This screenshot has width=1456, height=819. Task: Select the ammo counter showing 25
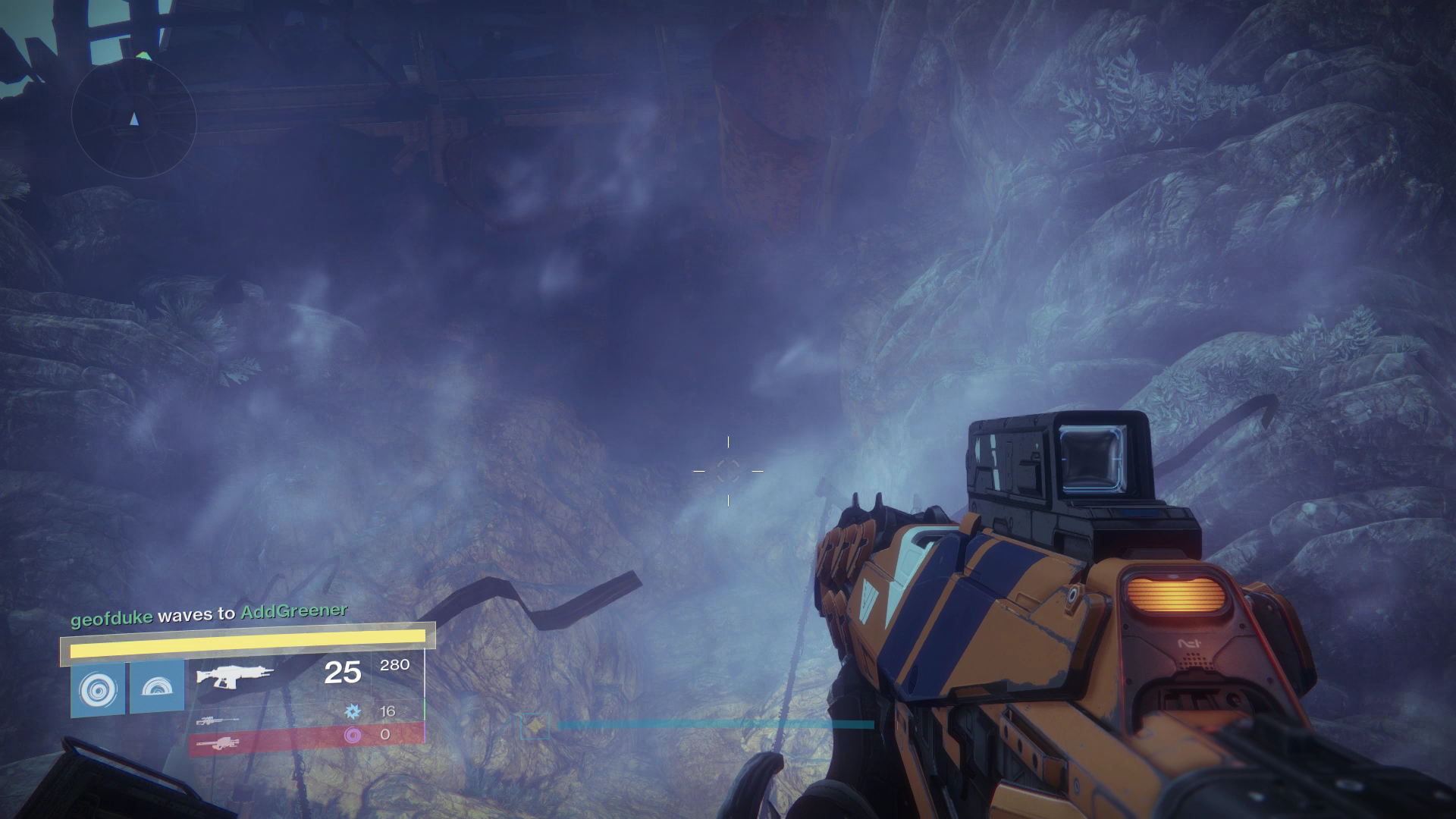point(342,673)
